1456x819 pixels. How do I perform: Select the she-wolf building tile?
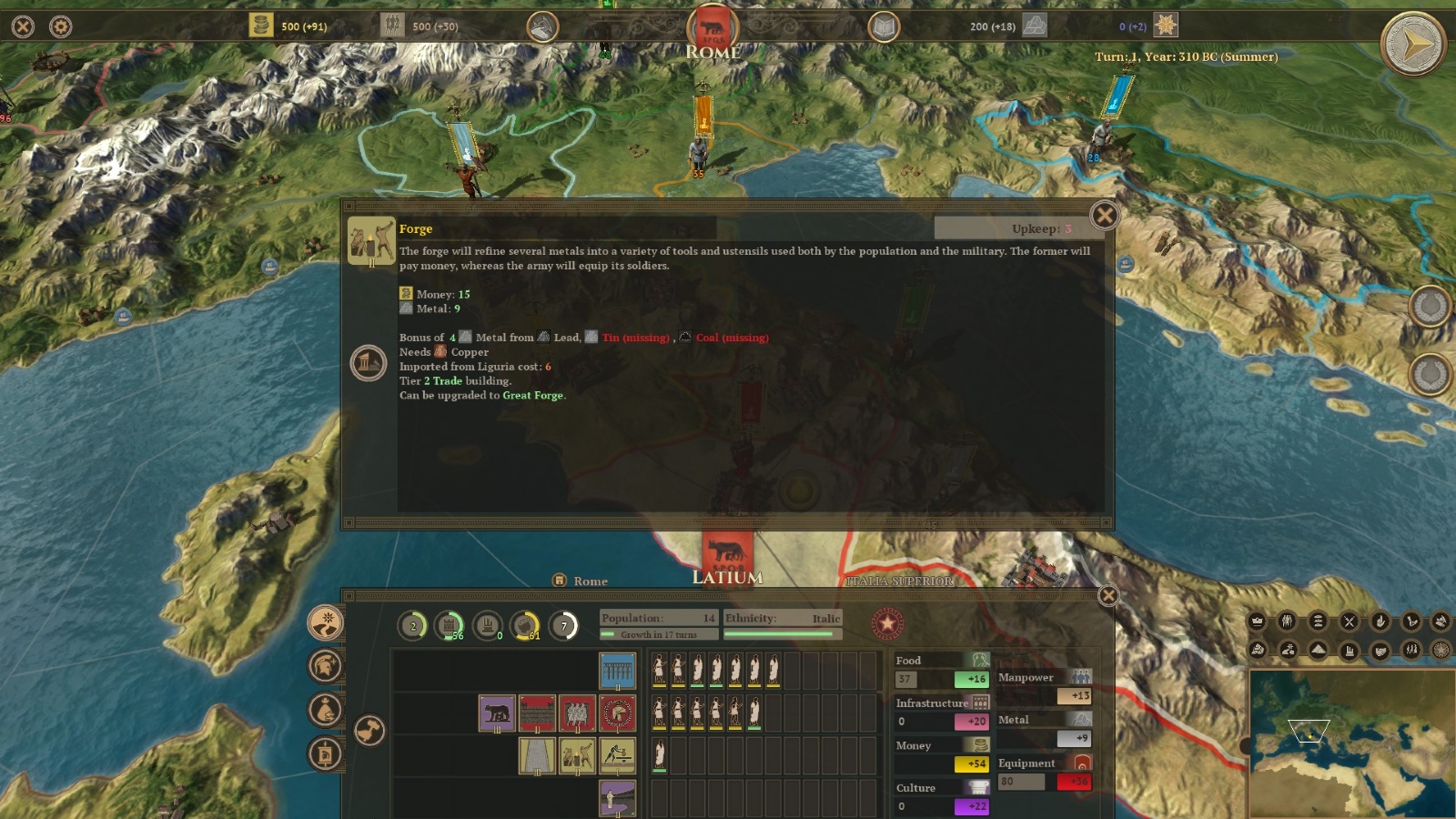497,713
